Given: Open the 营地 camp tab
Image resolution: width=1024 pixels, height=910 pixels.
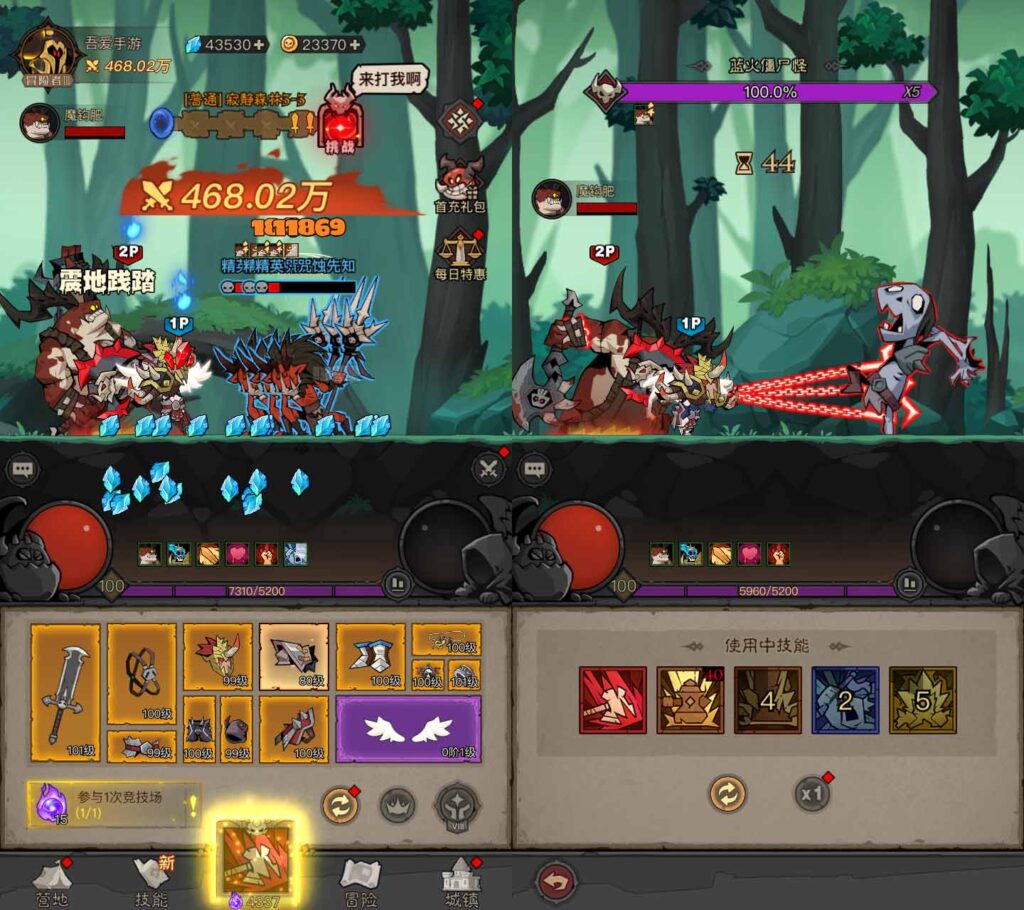Looking at the screenshot, I should [50, 881].
